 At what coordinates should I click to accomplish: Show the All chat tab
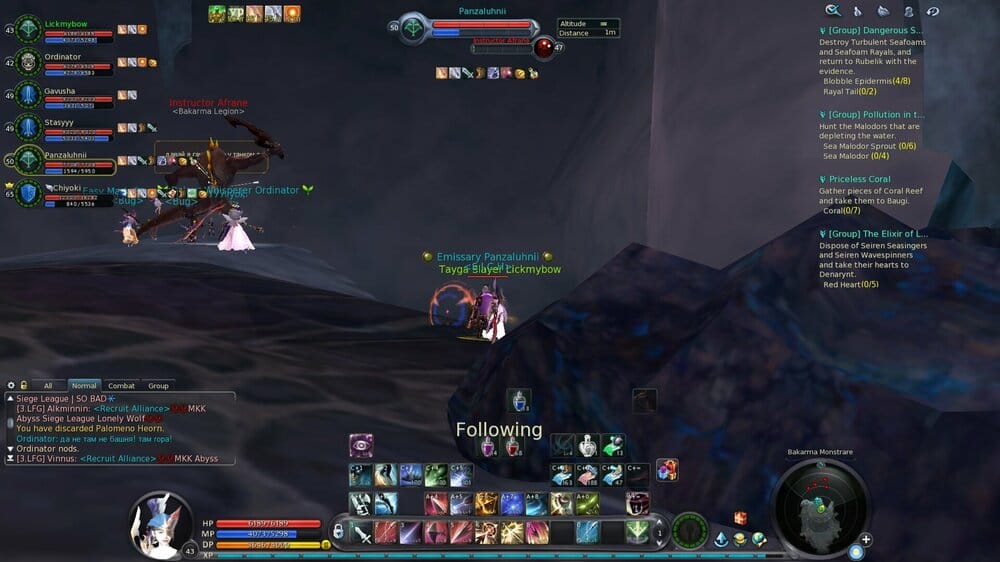click(48, 385)
